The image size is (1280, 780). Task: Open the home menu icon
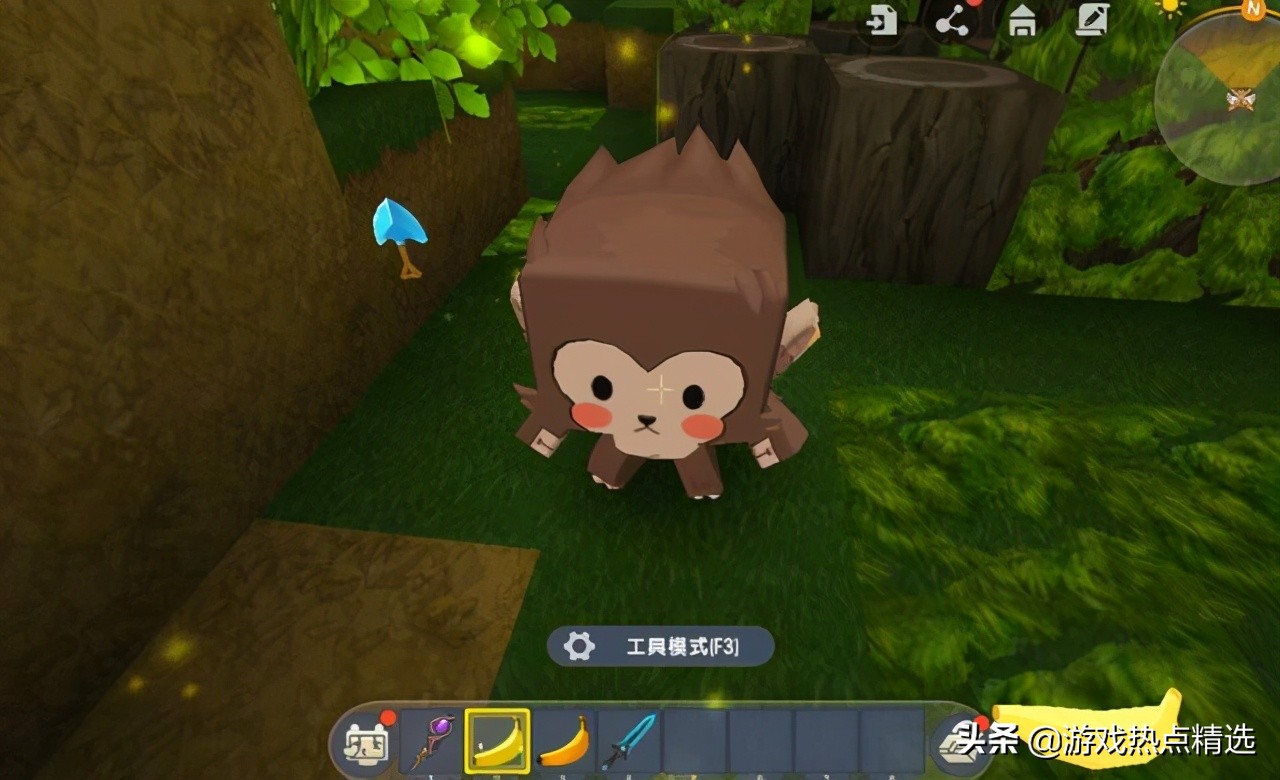coord(1023,22)
